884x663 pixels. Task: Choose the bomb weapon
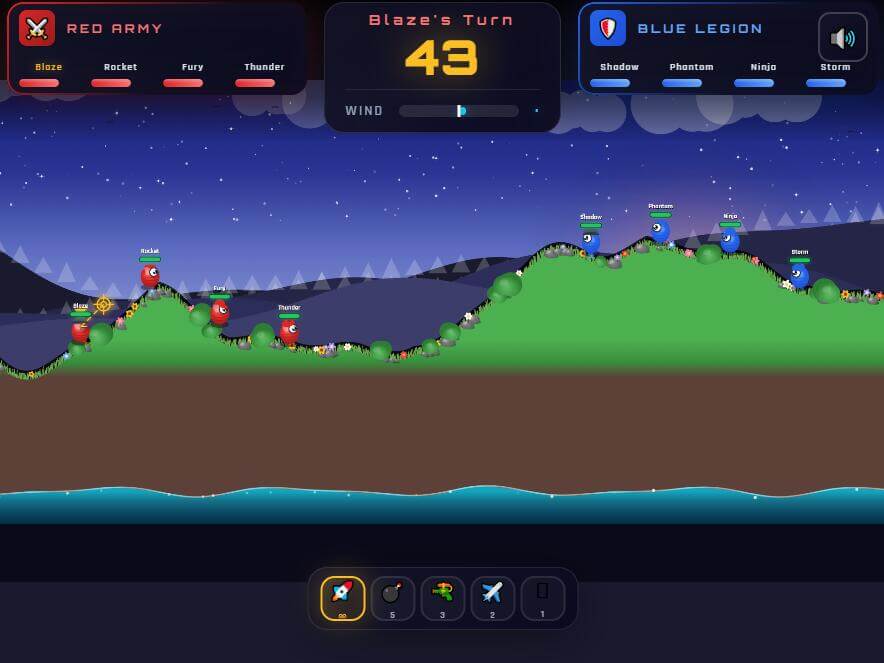pos(392,598)
